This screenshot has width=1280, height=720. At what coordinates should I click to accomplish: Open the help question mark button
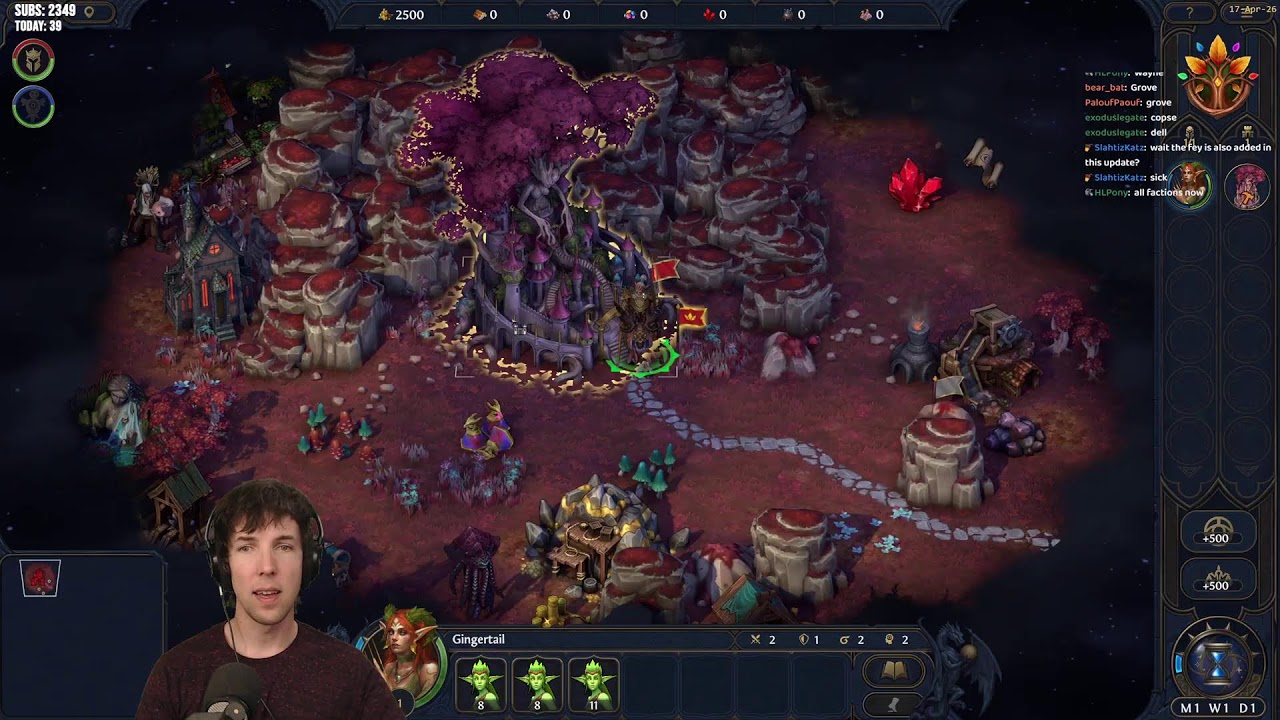pyautogui.click(x=1189, y=13)
